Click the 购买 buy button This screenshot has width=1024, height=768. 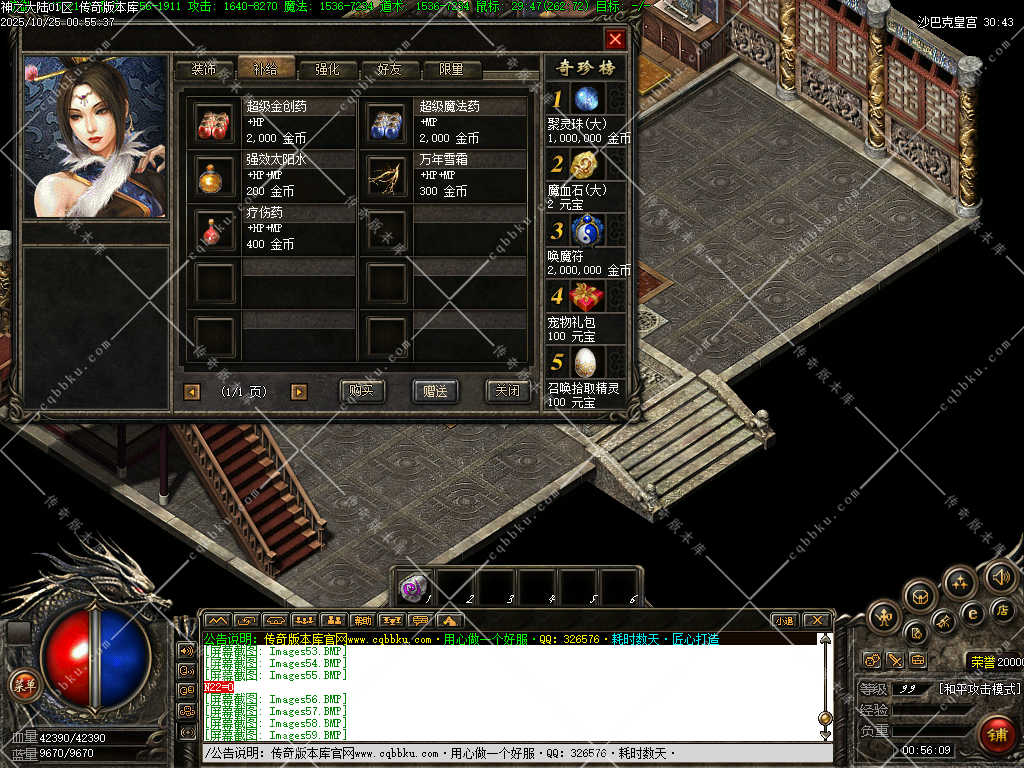point(362,391)
